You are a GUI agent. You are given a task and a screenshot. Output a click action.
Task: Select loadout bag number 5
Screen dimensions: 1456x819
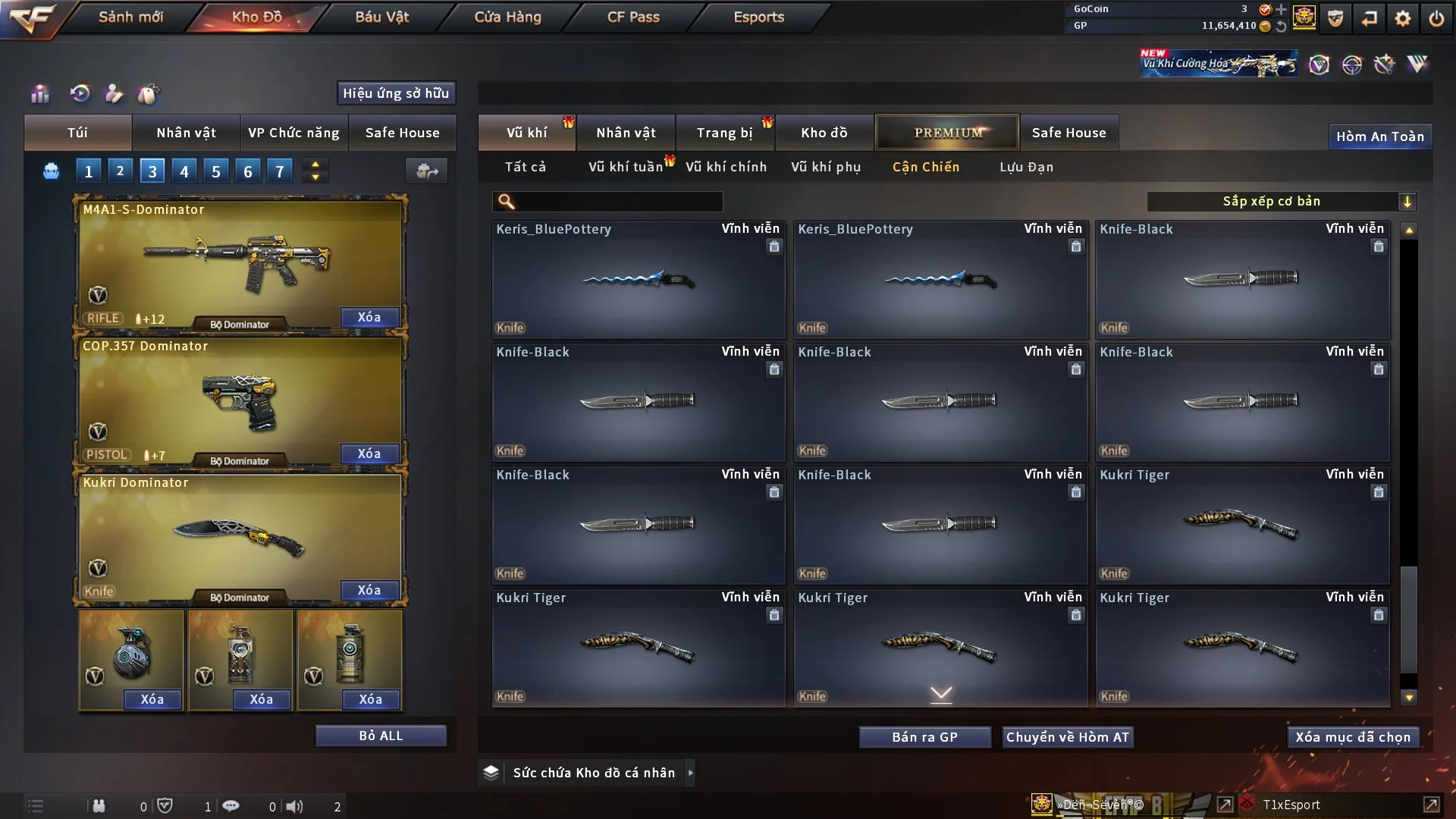[216, 171]
